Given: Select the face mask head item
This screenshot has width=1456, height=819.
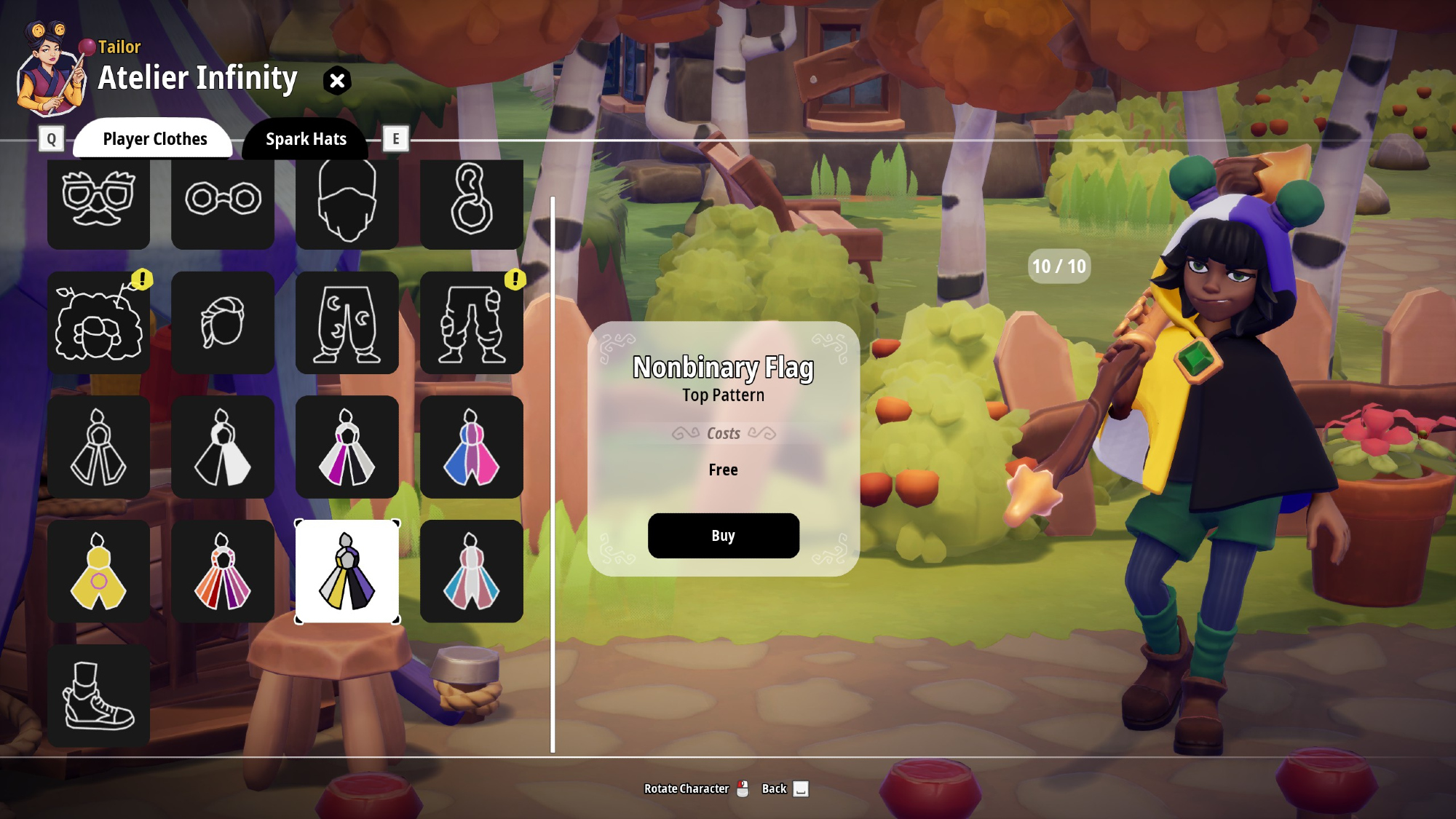Looking at the screenshot, I should [347, 202].
